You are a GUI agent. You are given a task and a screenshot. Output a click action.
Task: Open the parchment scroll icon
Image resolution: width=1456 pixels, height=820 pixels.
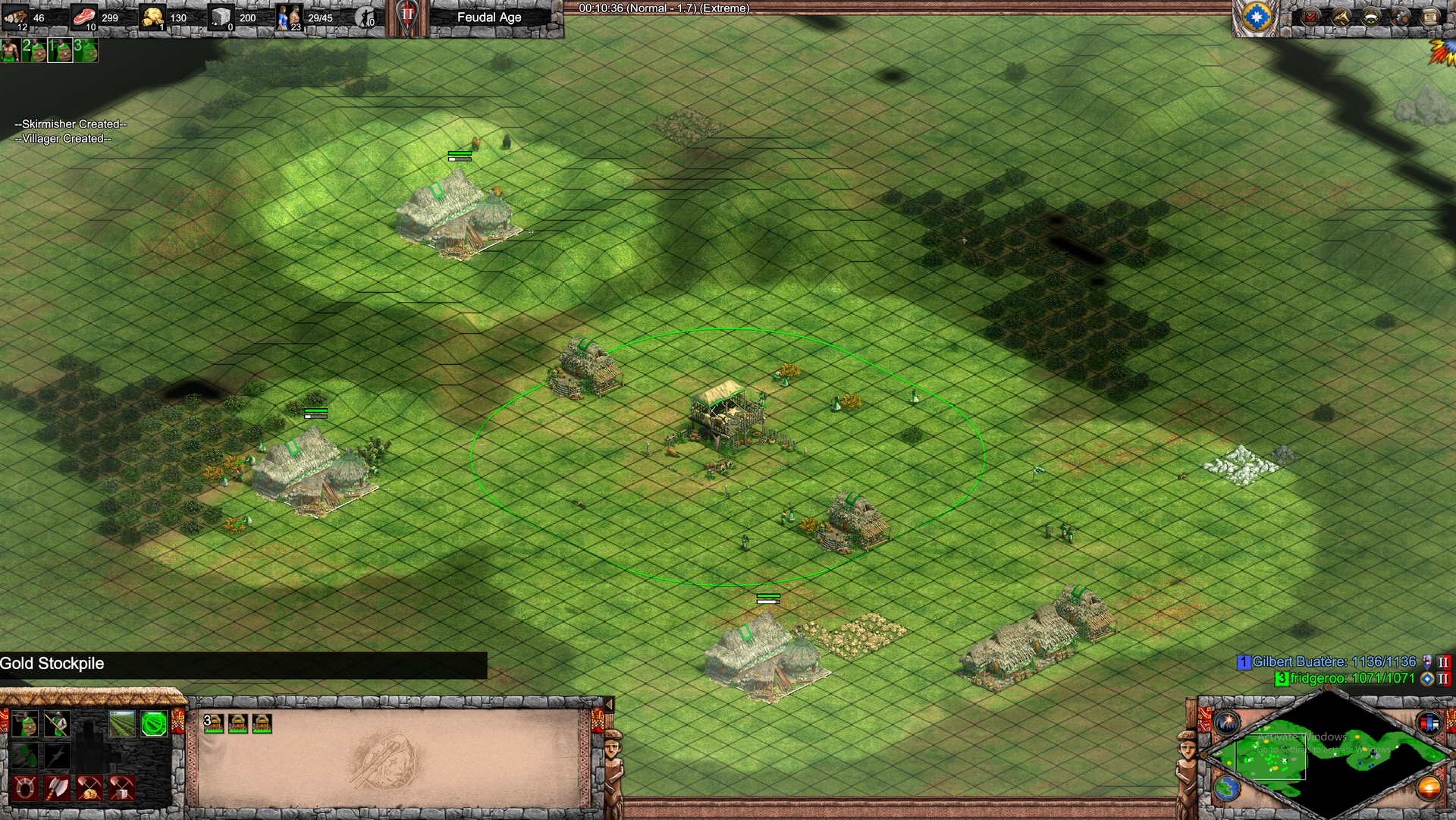[1429, 17]
